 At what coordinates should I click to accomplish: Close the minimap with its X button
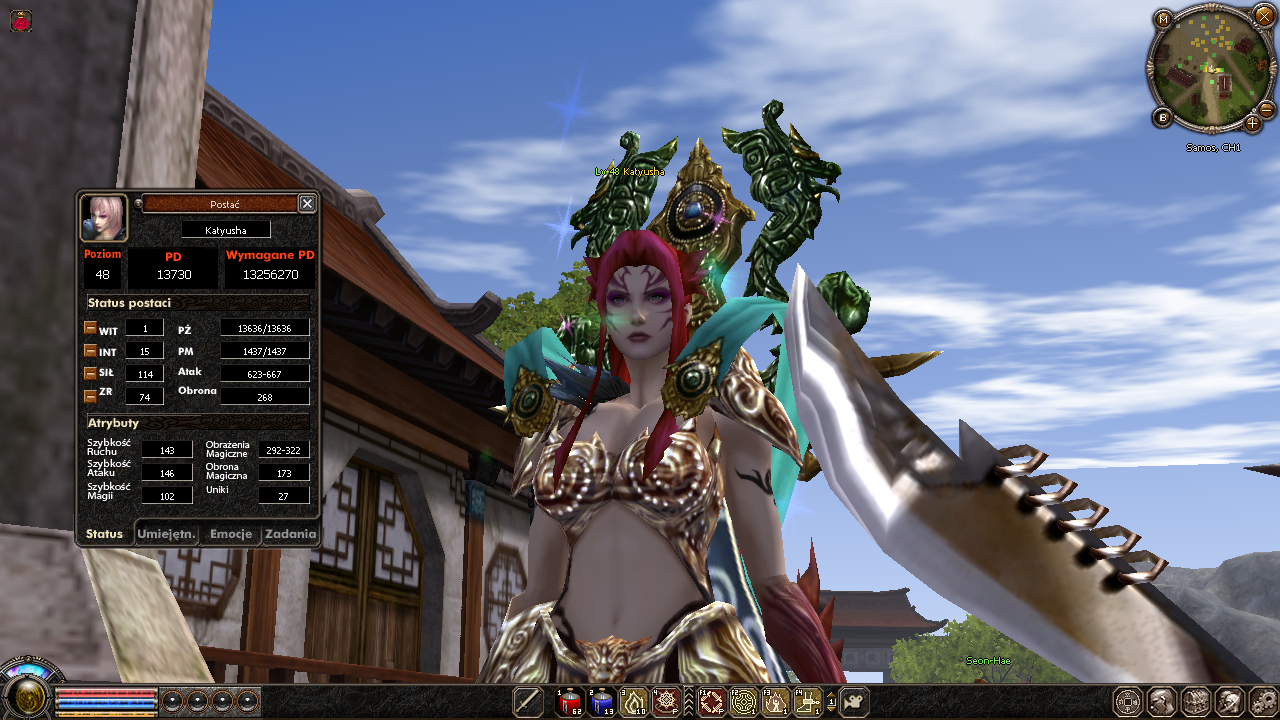[1264, 17]
